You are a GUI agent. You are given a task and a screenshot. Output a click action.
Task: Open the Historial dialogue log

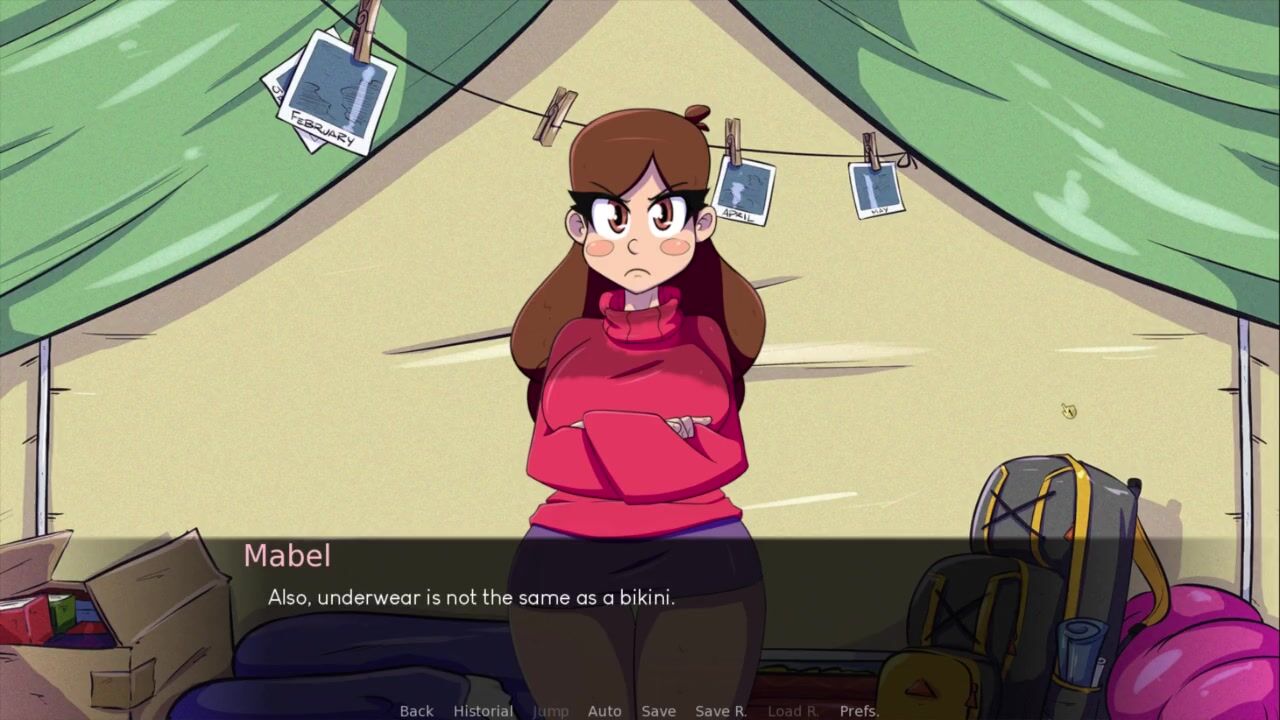[483, 711]
